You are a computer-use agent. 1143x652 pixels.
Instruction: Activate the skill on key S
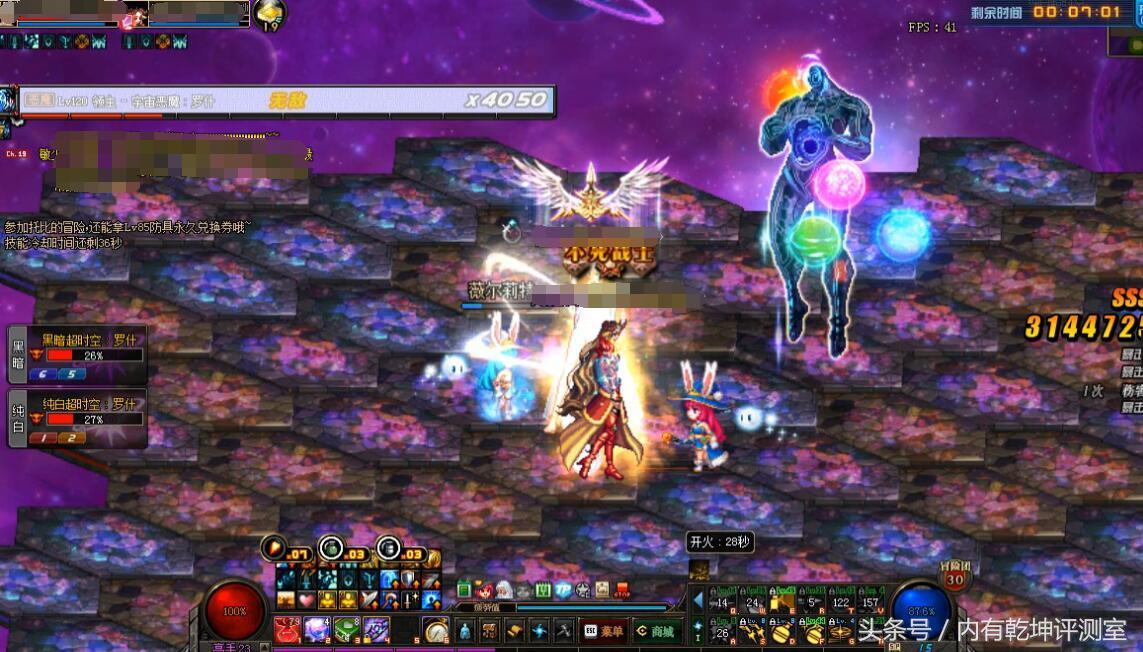(x=751, y=631)
